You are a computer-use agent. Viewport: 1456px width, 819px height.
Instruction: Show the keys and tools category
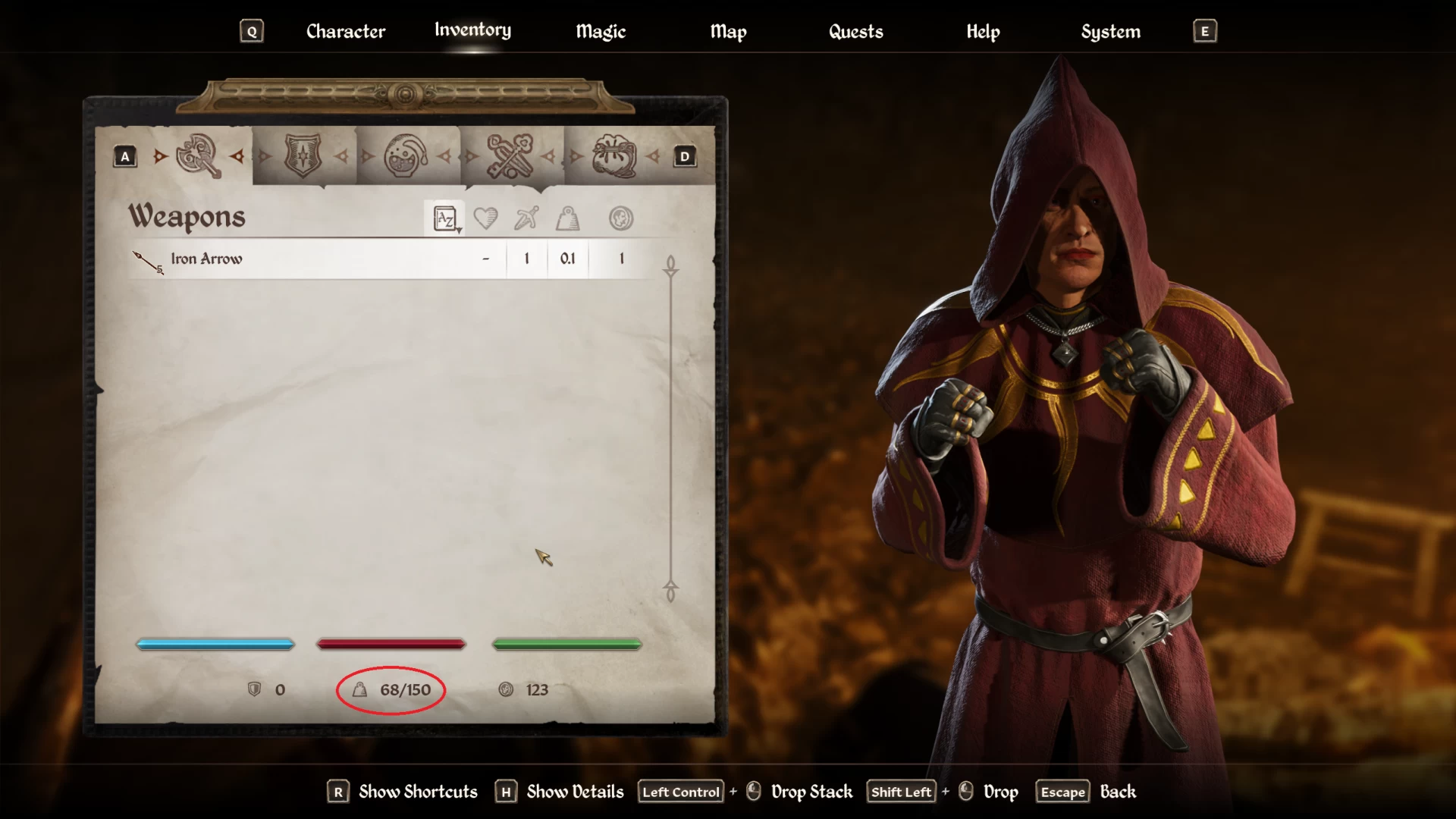[x=510, y=156]
